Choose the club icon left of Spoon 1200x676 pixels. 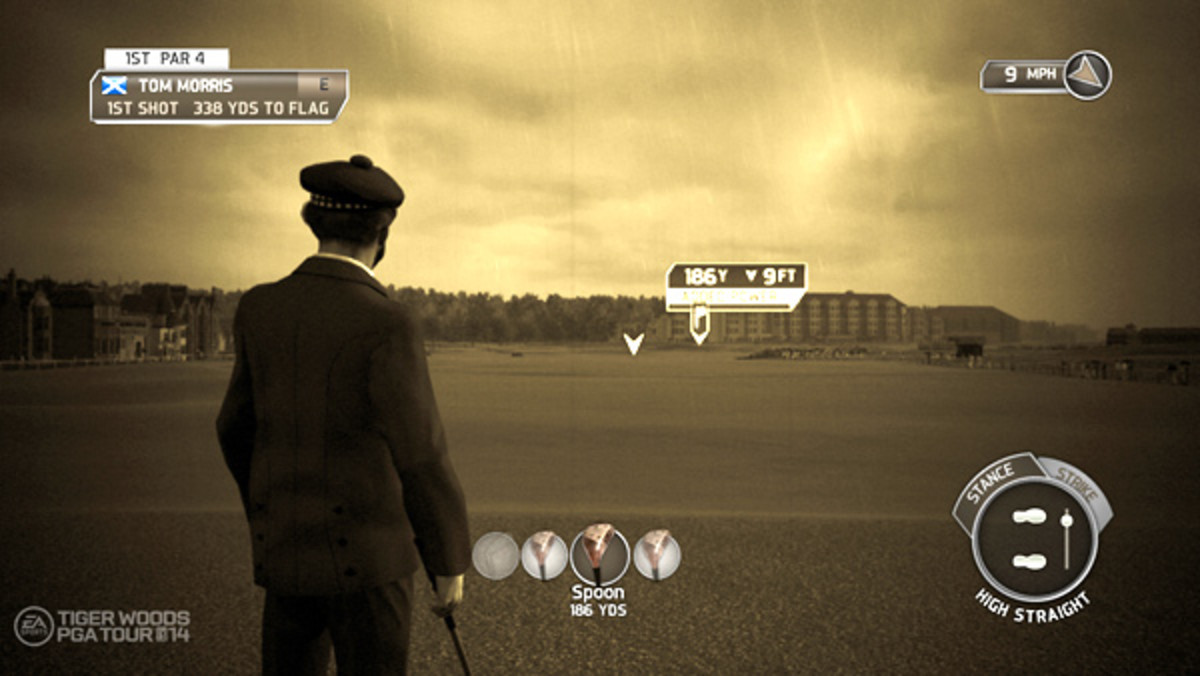(545, 555)
